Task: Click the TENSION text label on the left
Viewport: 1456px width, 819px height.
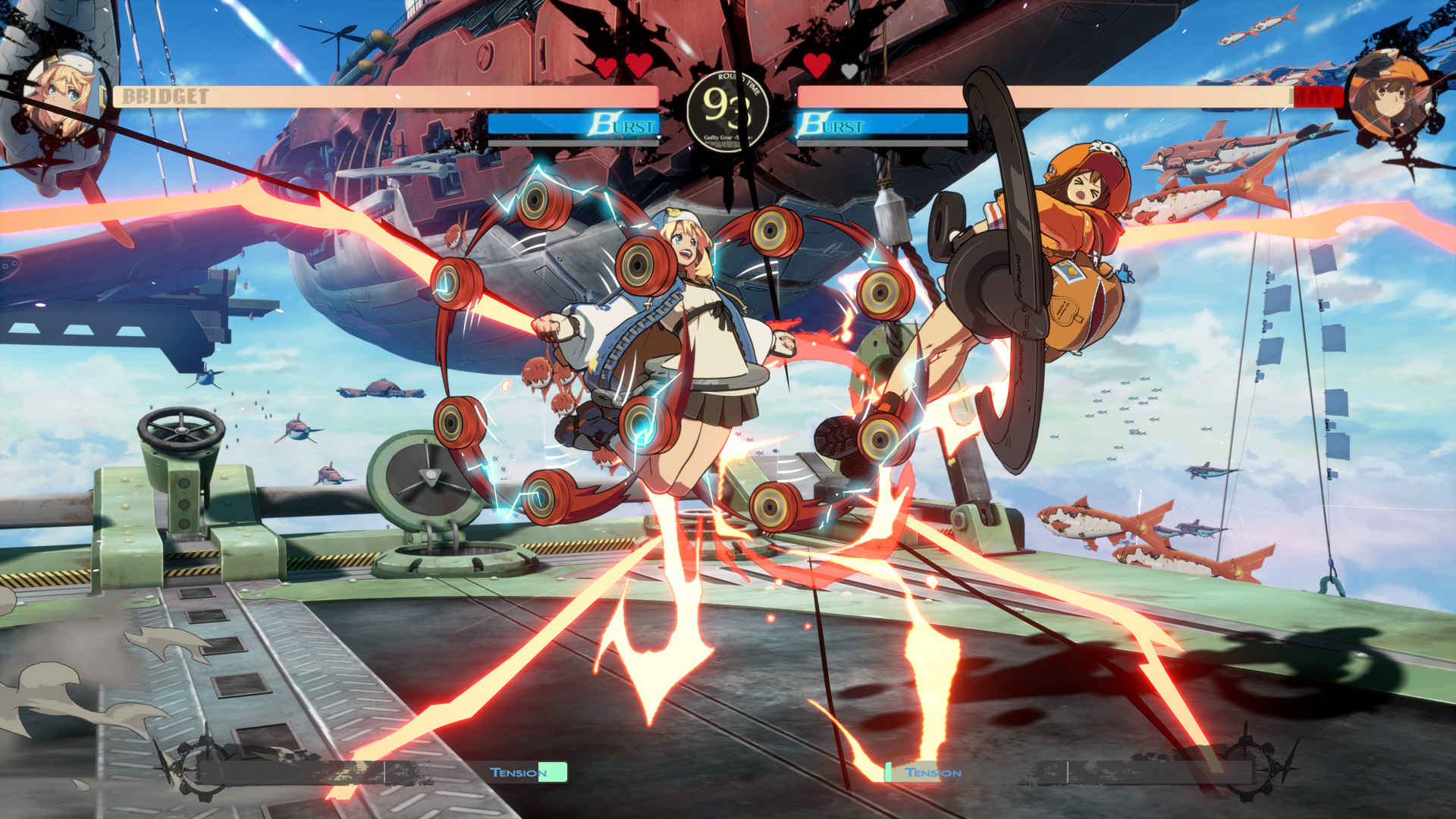Action: click(x=520, y=772)
